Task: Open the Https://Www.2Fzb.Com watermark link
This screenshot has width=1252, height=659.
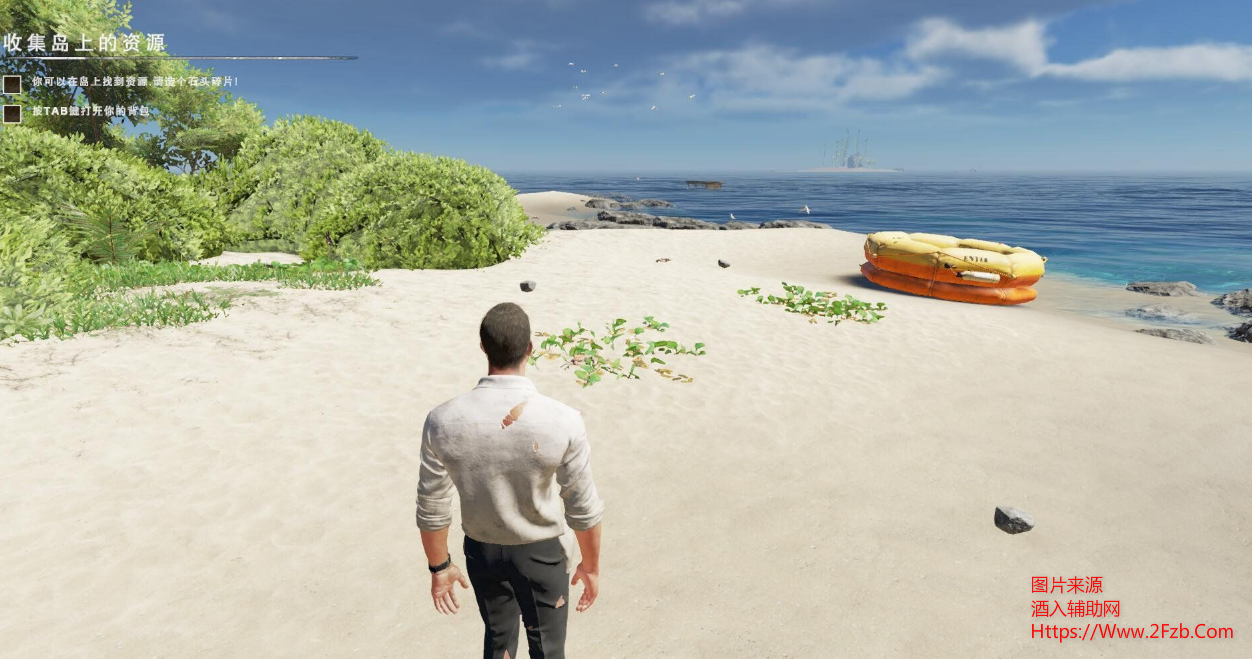Action: click(1131, 631)
